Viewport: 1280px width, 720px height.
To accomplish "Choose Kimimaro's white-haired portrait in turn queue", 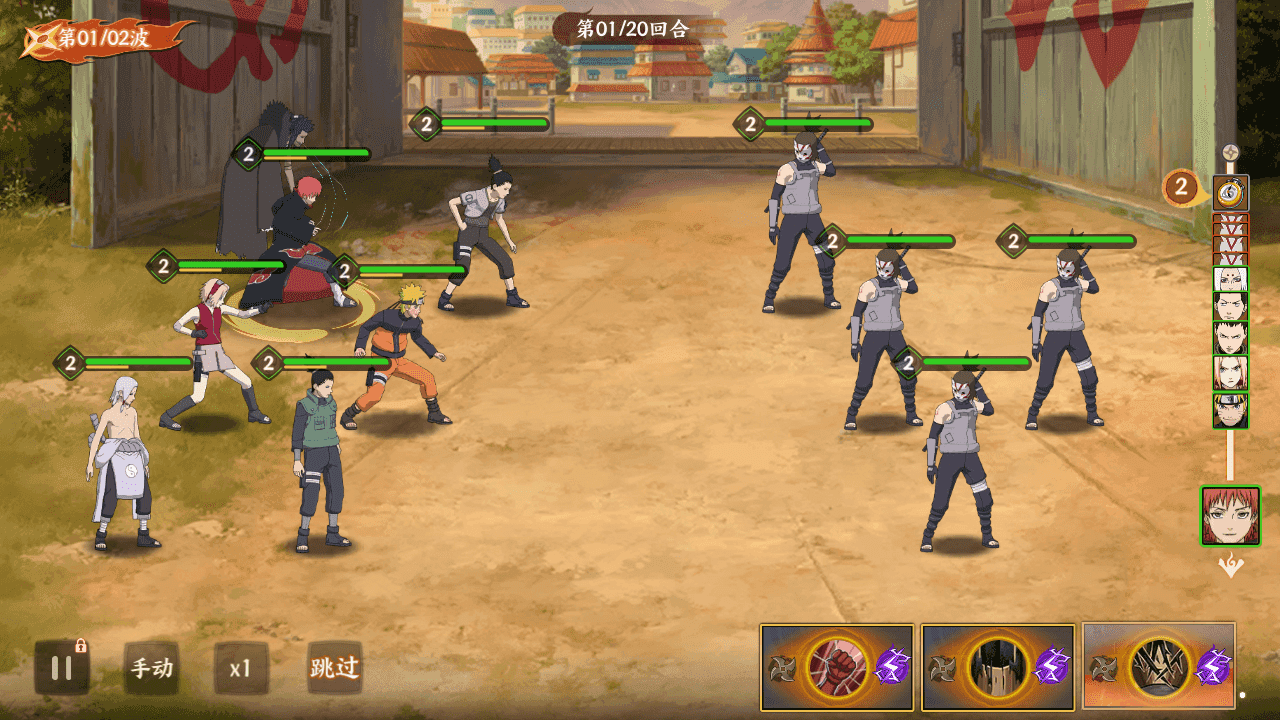I will [x=1230, y=279].
